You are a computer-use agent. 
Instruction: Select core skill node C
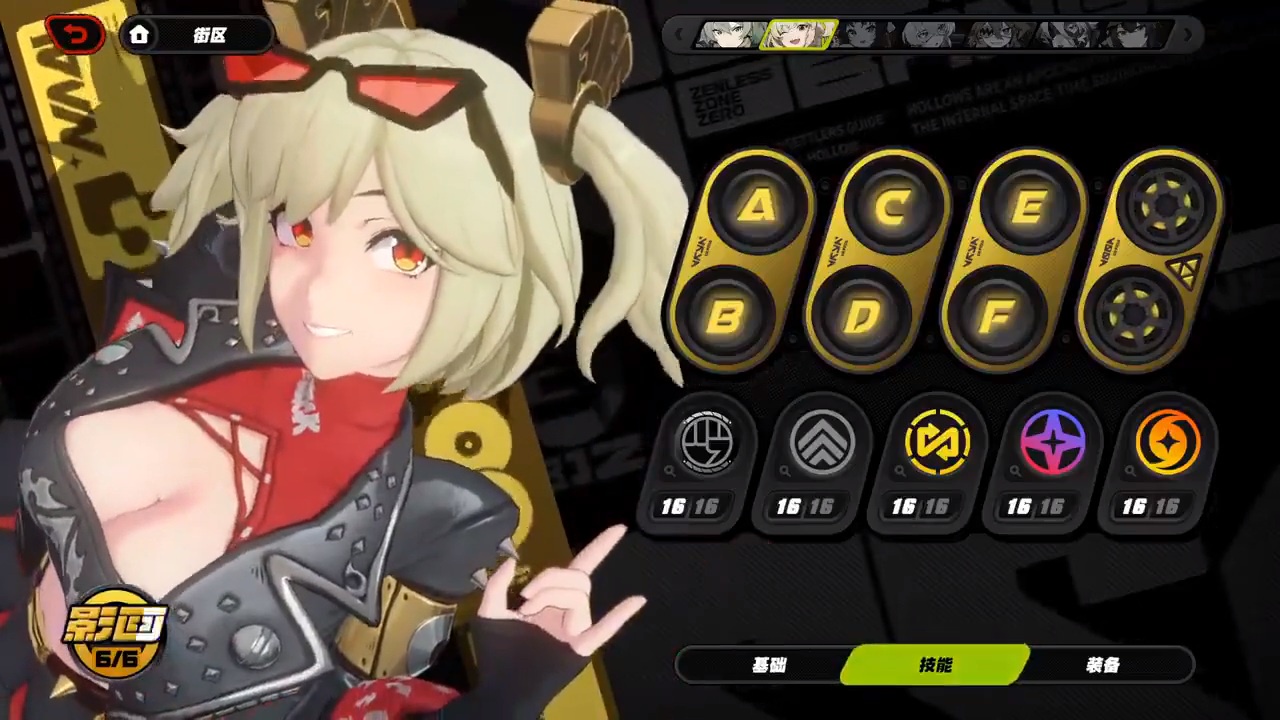(895, 207)
